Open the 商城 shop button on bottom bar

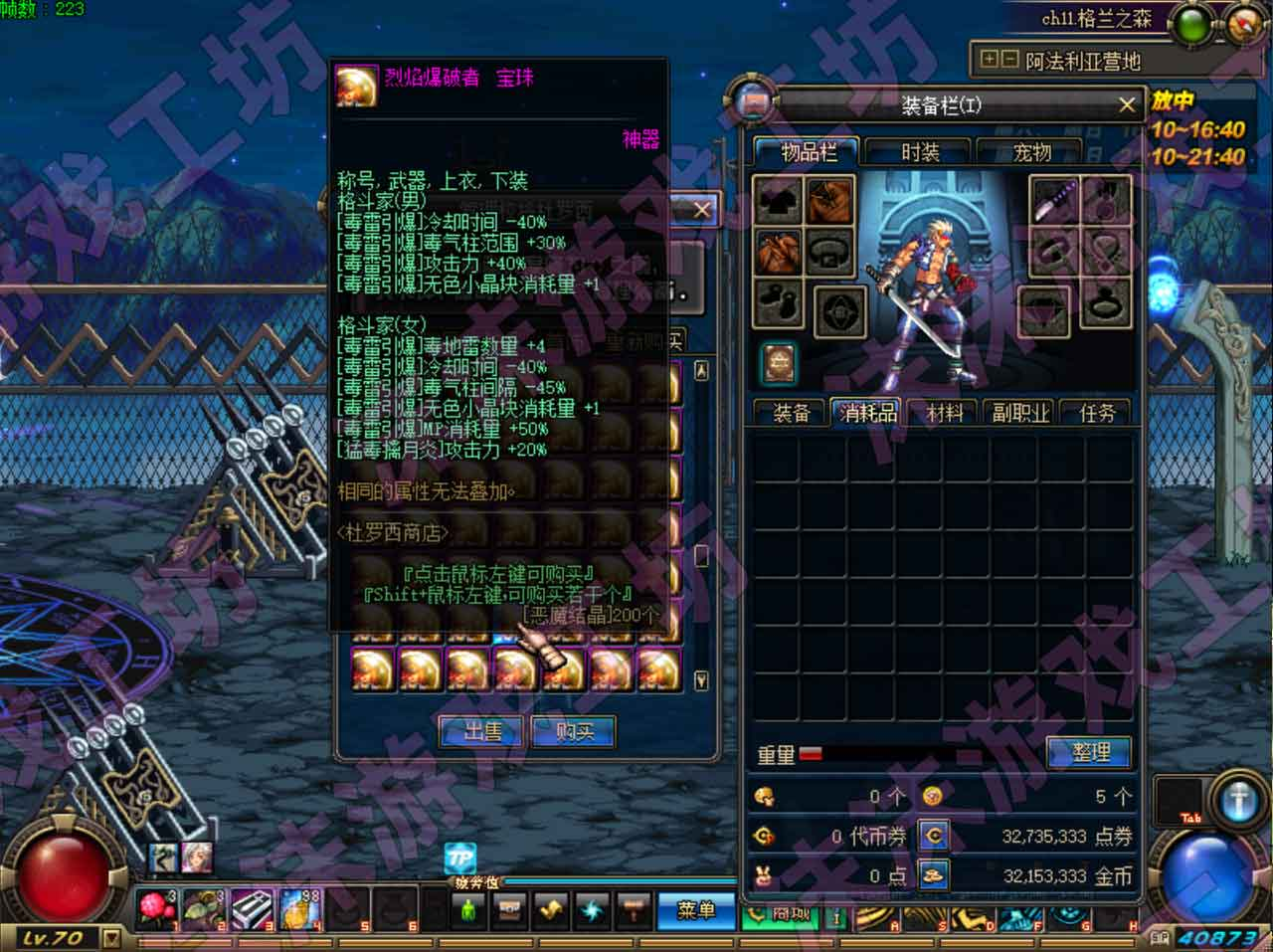791,915
